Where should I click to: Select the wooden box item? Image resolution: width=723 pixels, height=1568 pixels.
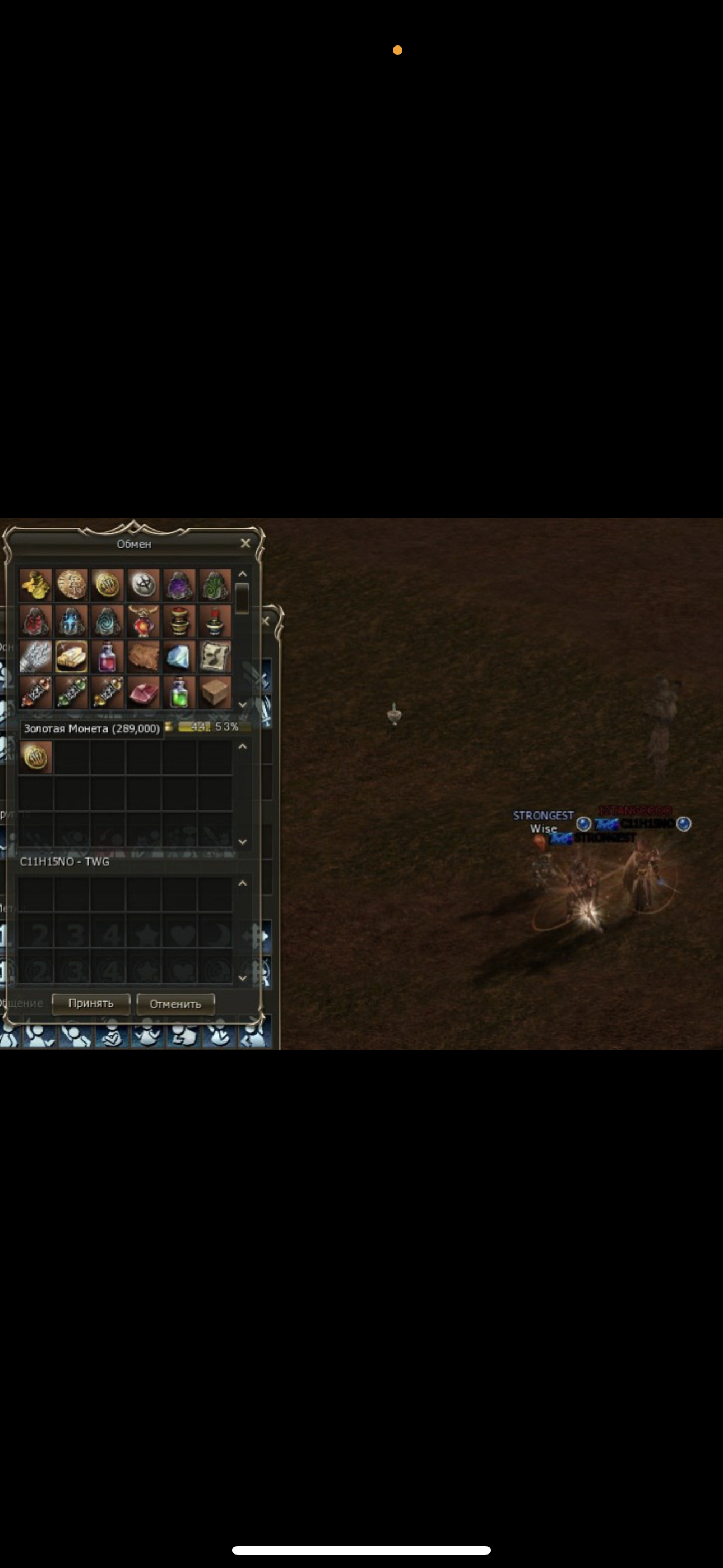tap(215, 693)
